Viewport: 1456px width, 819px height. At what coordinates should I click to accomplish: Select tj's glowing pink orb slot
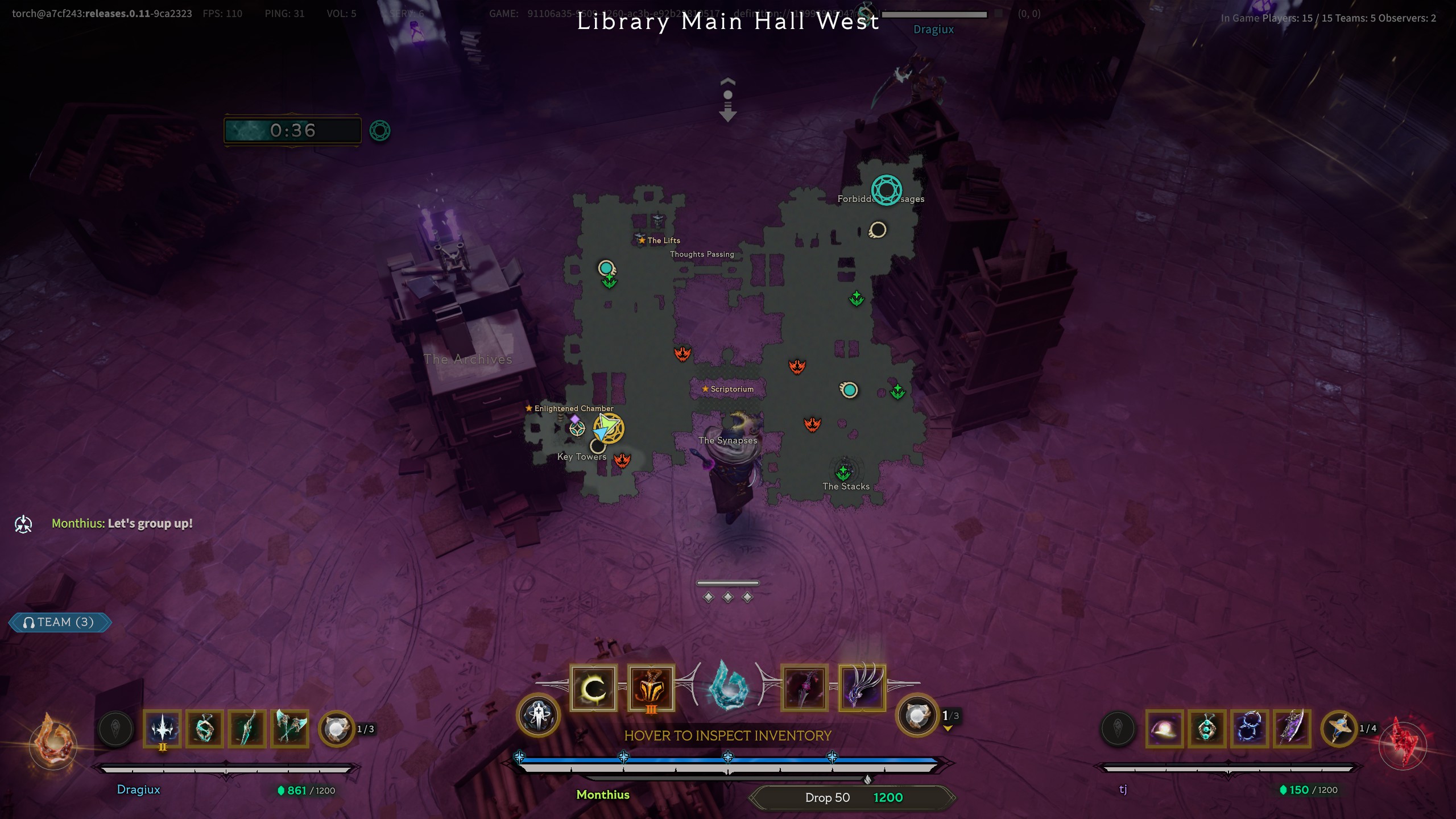pyautogui.click(x=1164, y=729)
